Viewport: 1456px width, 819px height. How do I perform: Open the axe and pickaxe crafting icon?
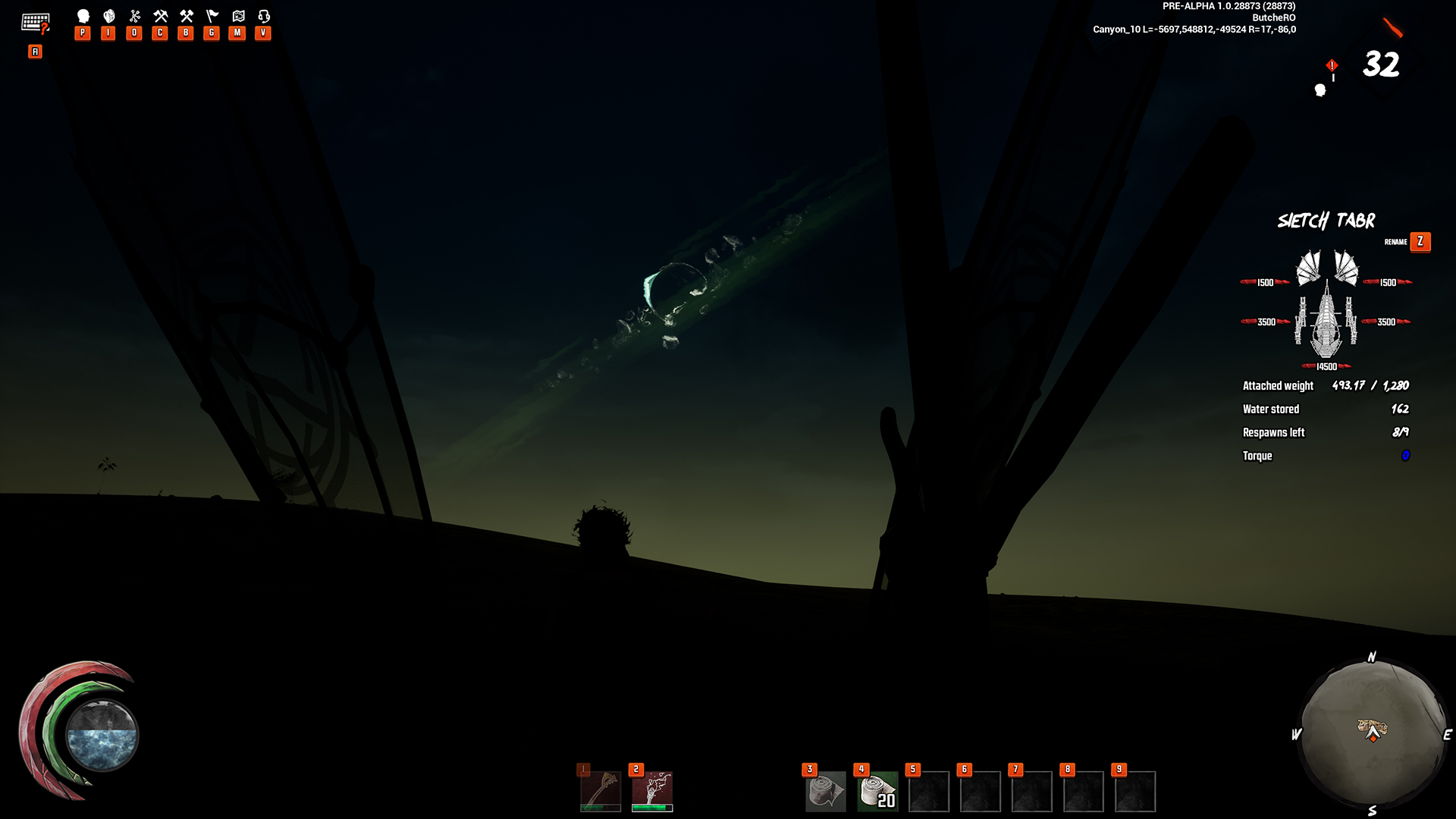click(x=161, y=16)
